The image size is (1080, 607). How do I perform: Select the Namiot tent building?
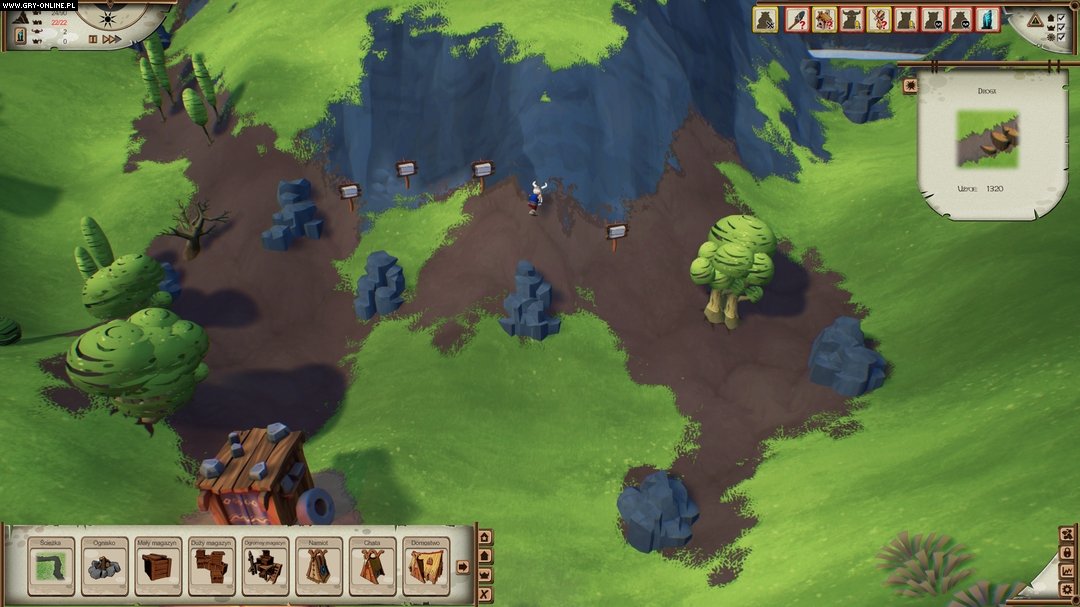click(319, 567)
